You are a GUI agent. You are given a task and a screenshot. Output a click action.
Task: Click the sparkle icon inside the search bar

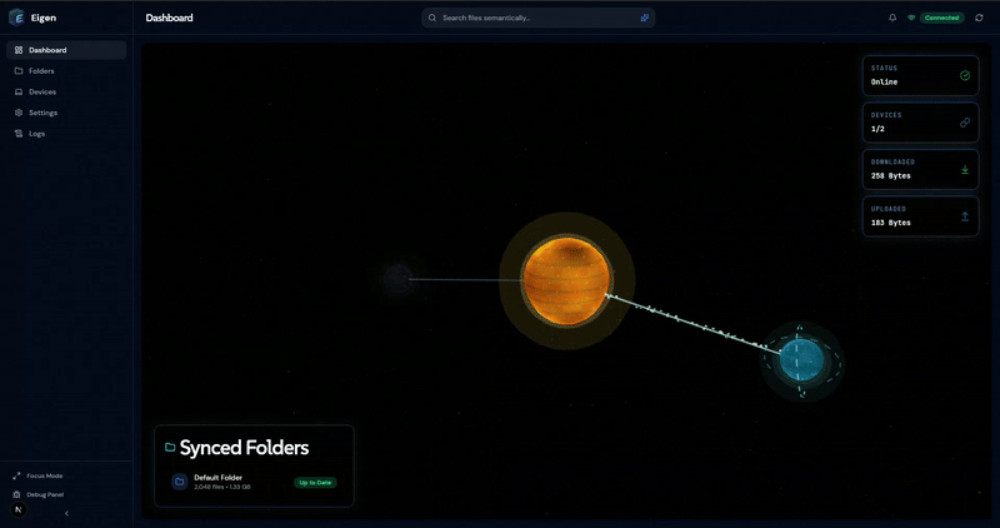(x=645, y=18)
